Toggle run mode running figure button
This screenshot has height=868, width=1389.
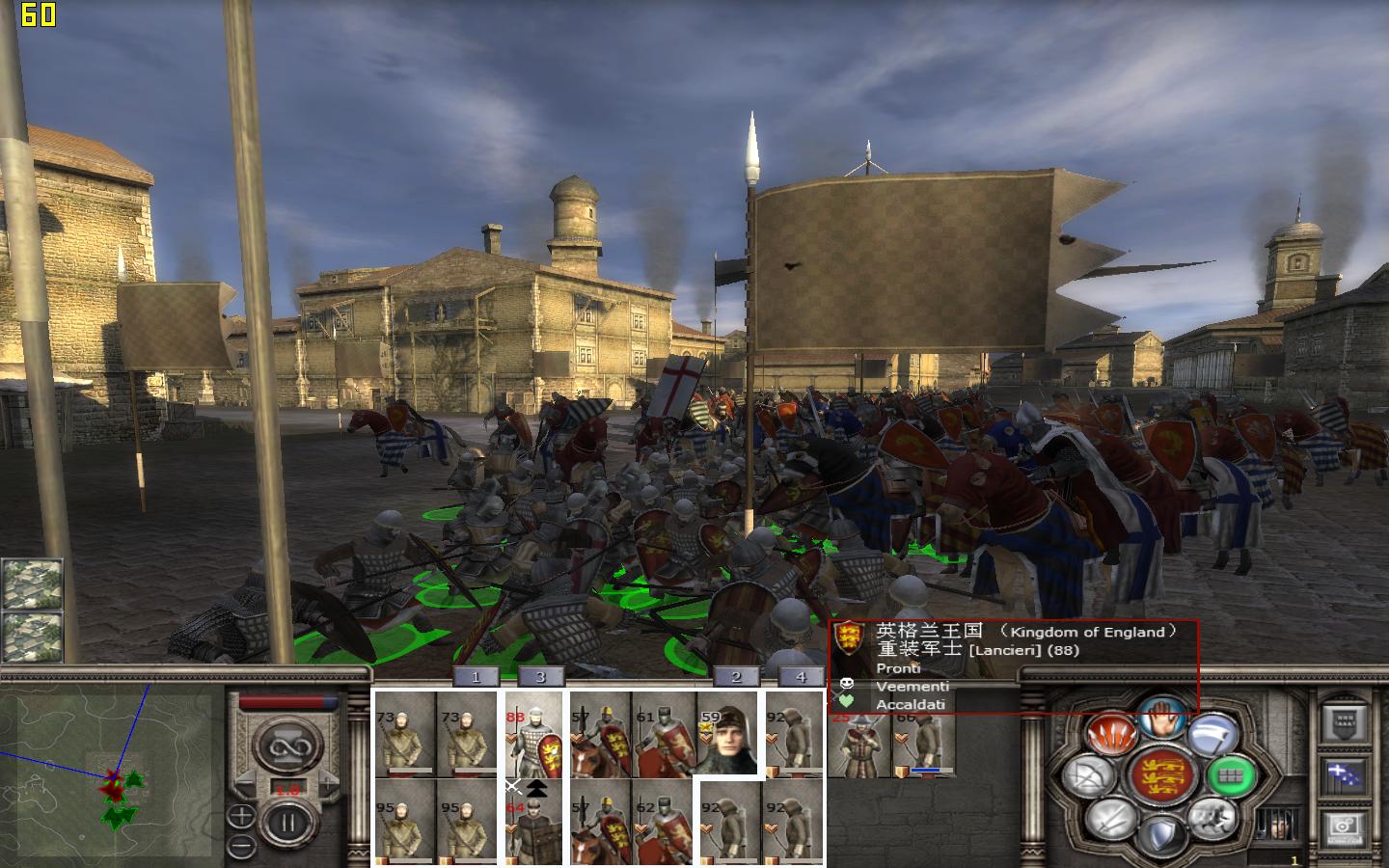[x=1211, y=818]
